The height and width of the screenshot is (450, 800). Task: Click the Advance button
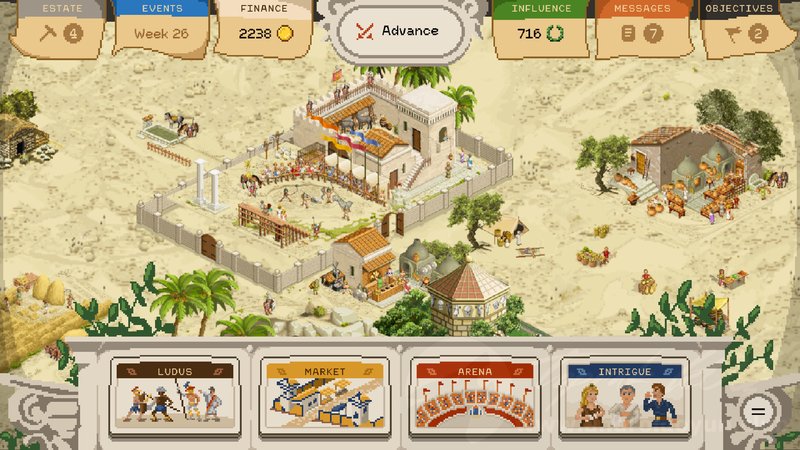(x=401, y=31)
